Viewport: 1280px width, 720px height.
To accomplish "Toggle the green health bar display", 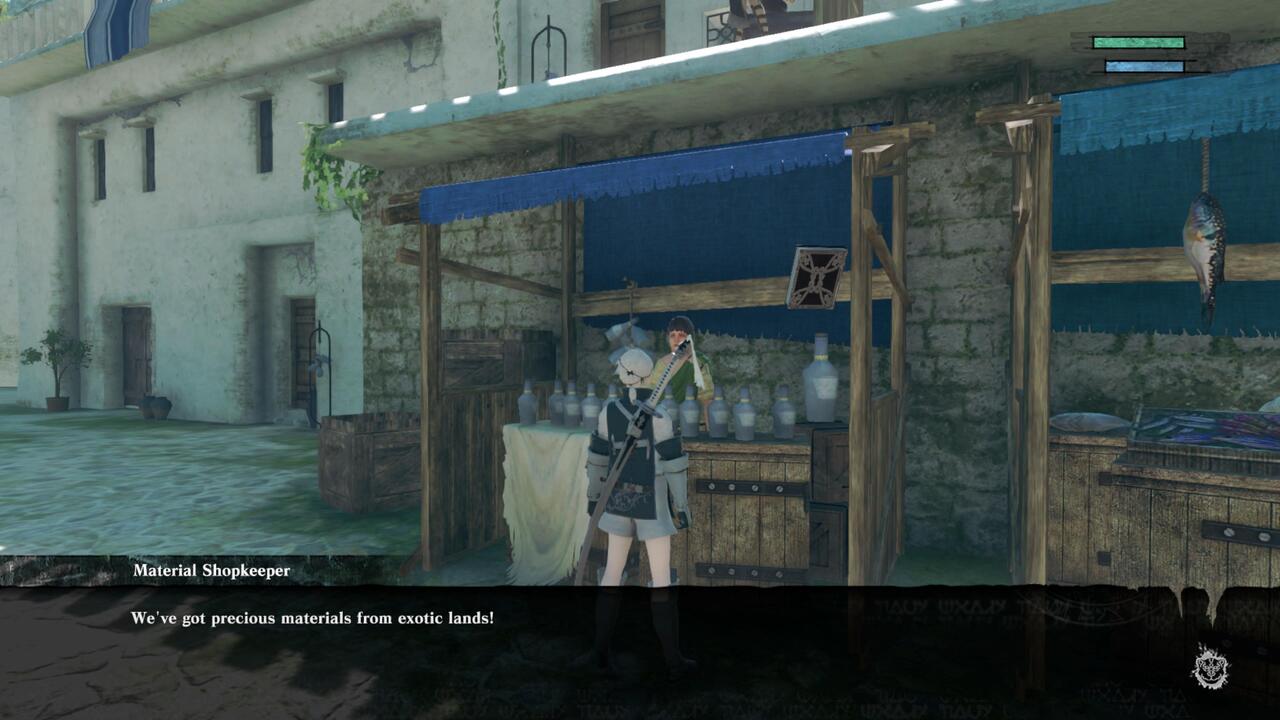I will pos(1140,42).
